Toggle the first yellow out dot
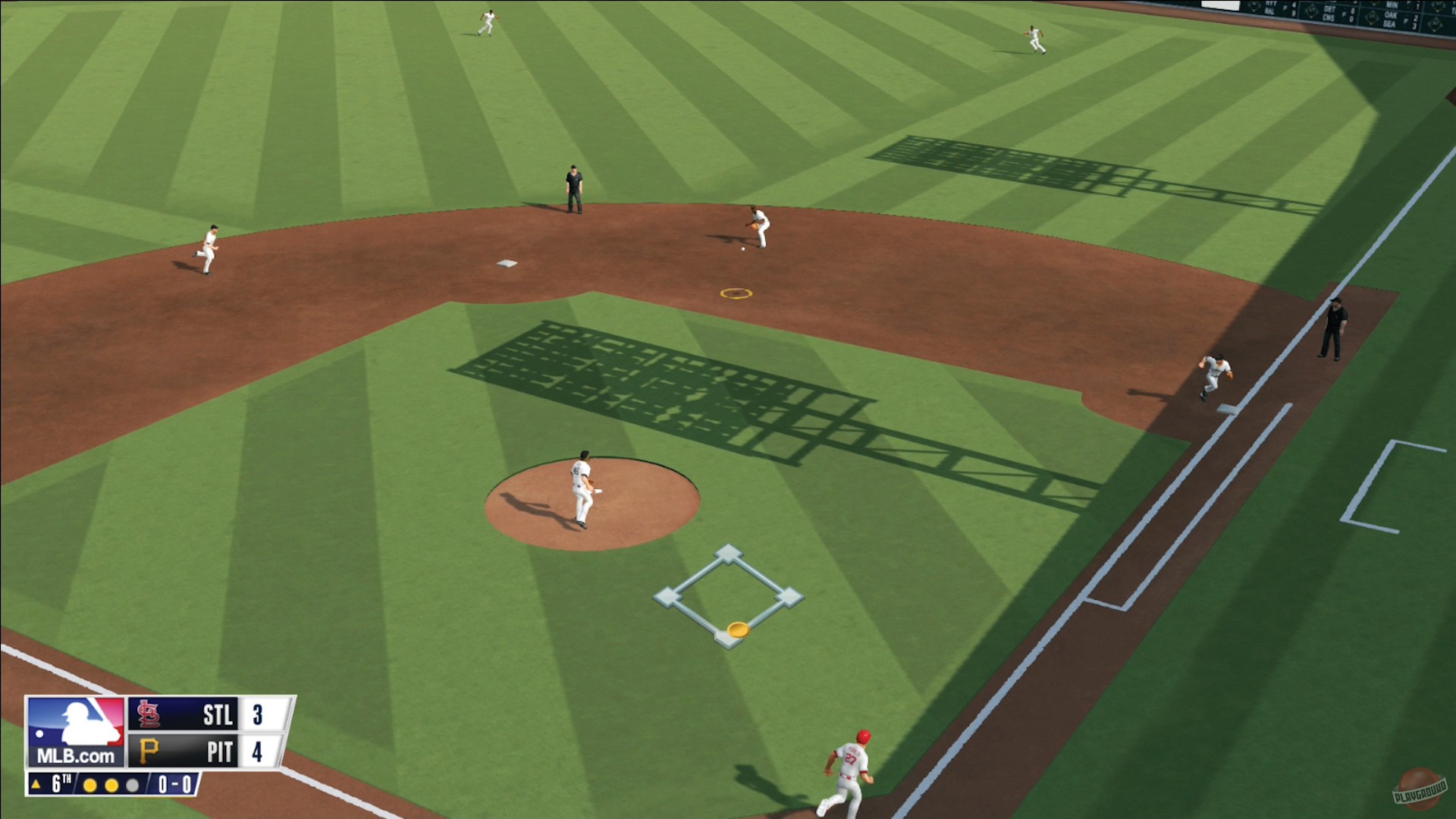Viewport: 1456px width, 819px height. [x=89, y=785]
